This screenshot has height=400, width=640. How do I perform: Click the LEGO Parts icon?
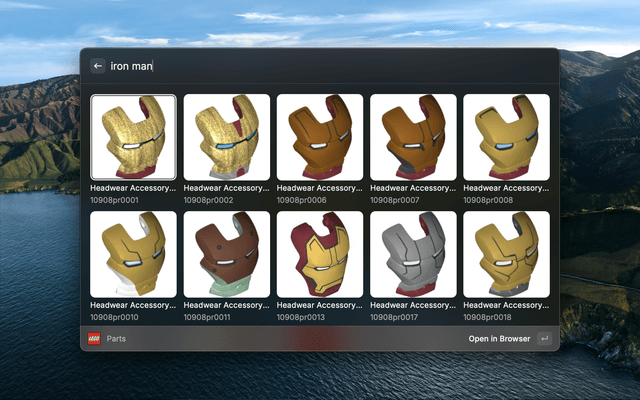click(94, 339)
